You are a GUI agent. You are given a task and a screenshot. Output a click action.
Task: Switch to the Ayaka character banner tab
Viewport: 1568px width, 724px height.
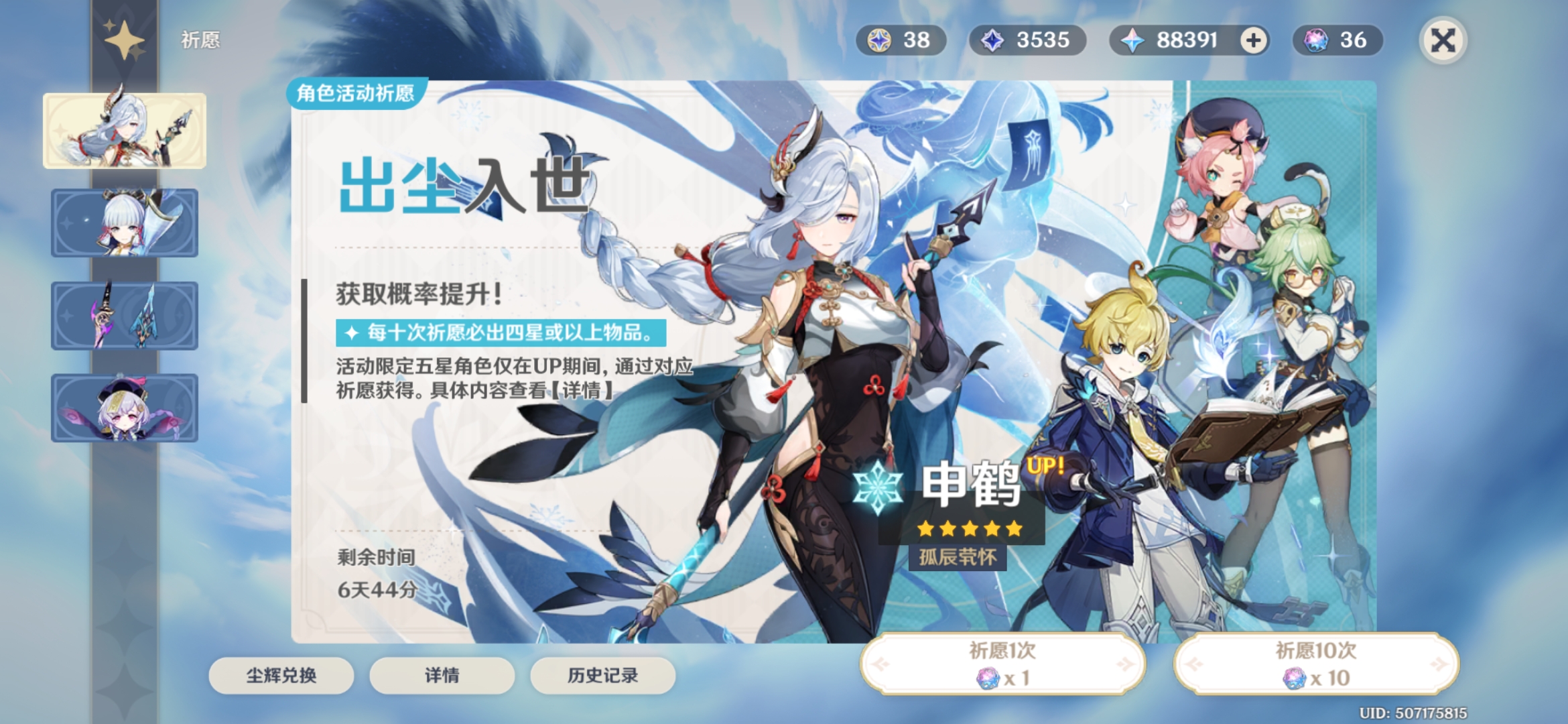pos(125,223)
